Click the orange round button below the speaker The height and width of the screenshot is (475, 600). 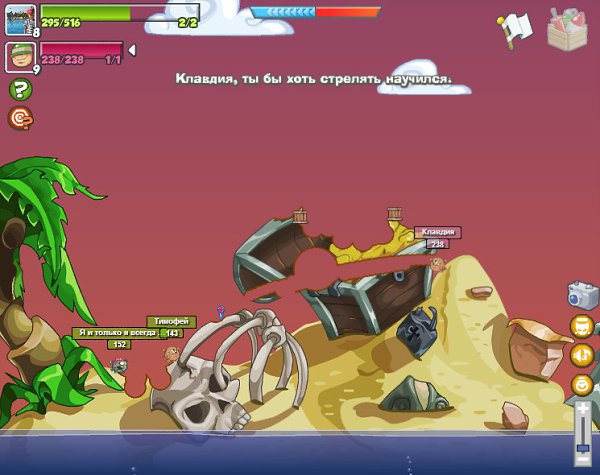(x=582, y=385)
